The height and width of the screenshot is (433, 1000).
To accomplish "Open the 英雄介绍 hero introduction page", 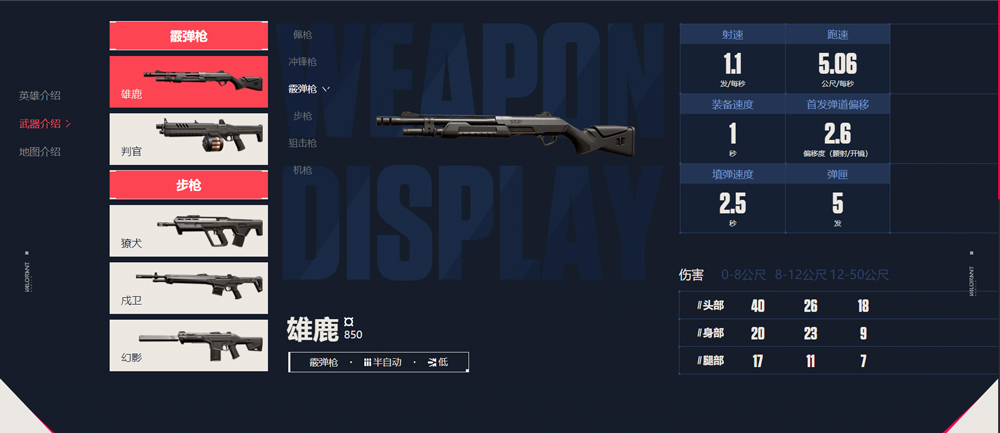I will click(x=40, y=96).
